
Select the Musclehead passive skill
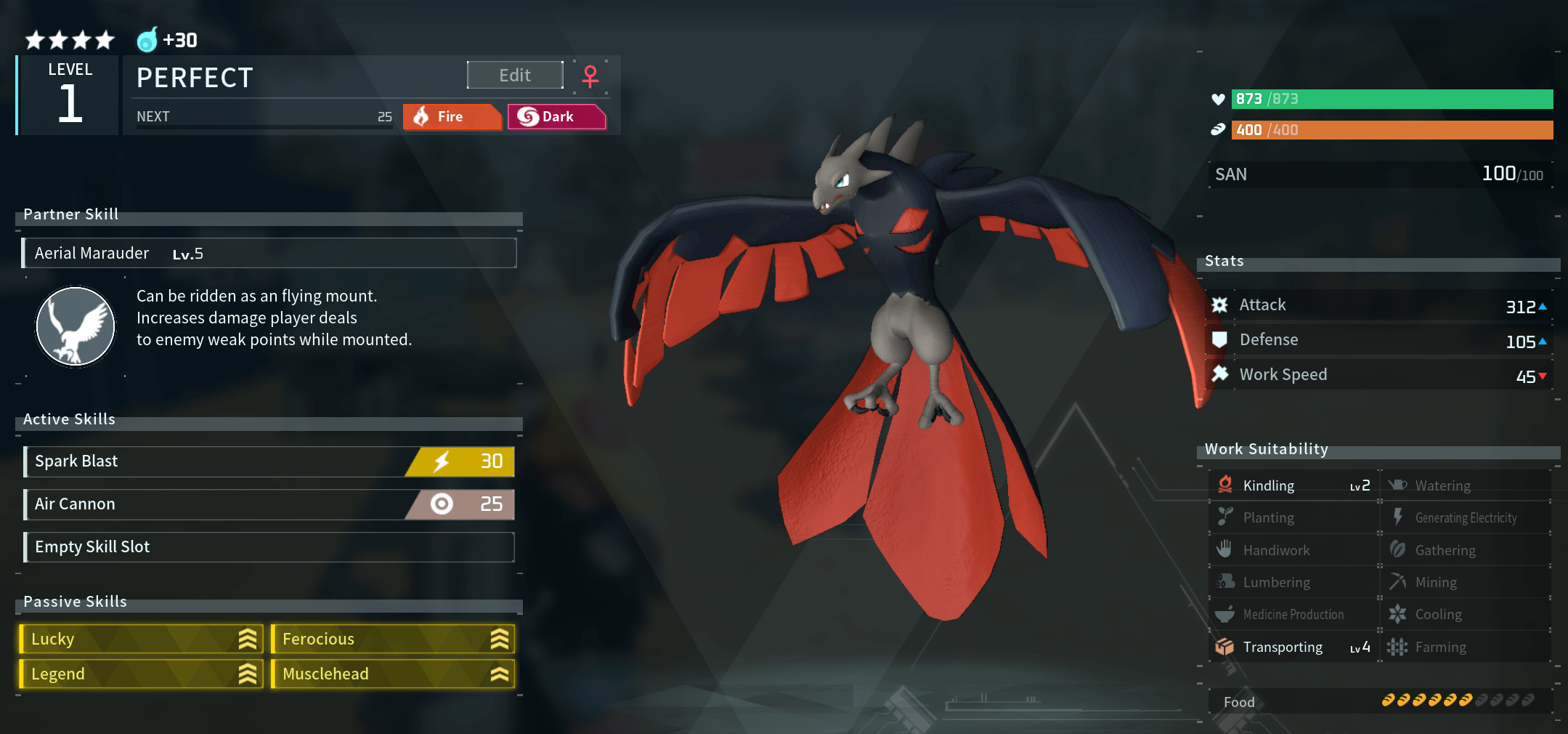pos(393,674)
